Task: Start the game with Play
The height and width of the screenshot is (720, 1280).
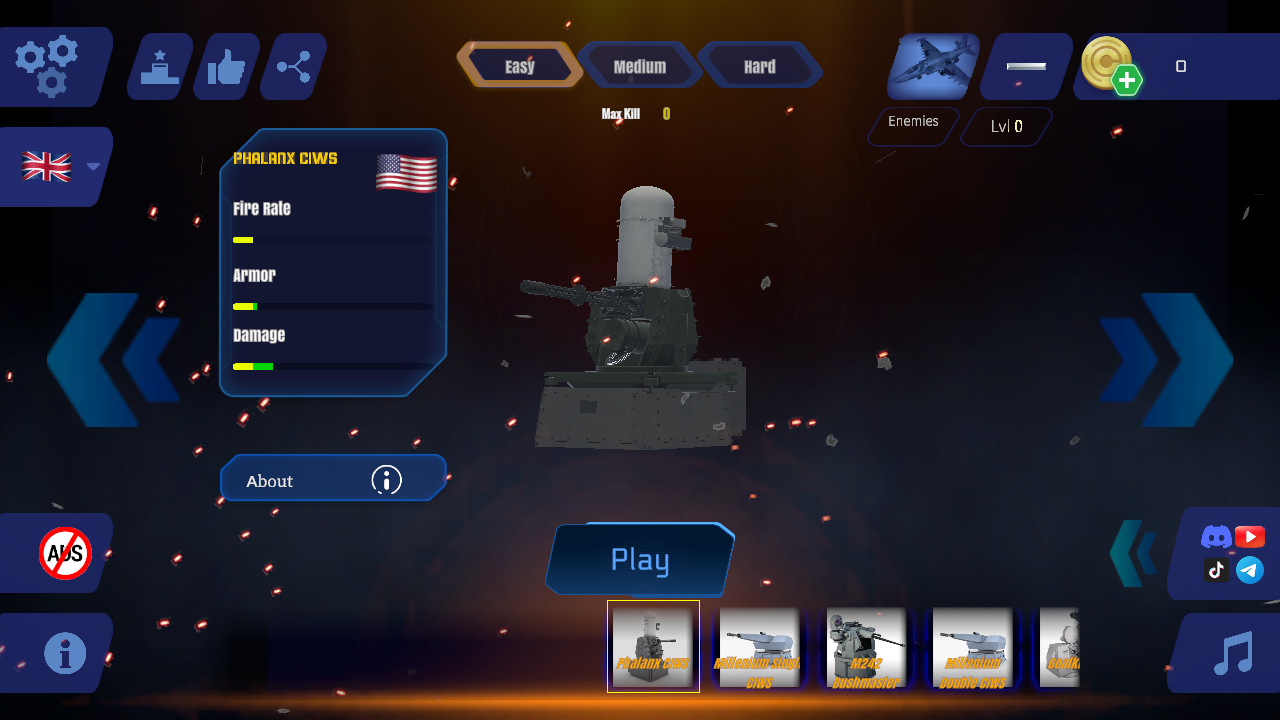Action: tap(640, 559)
